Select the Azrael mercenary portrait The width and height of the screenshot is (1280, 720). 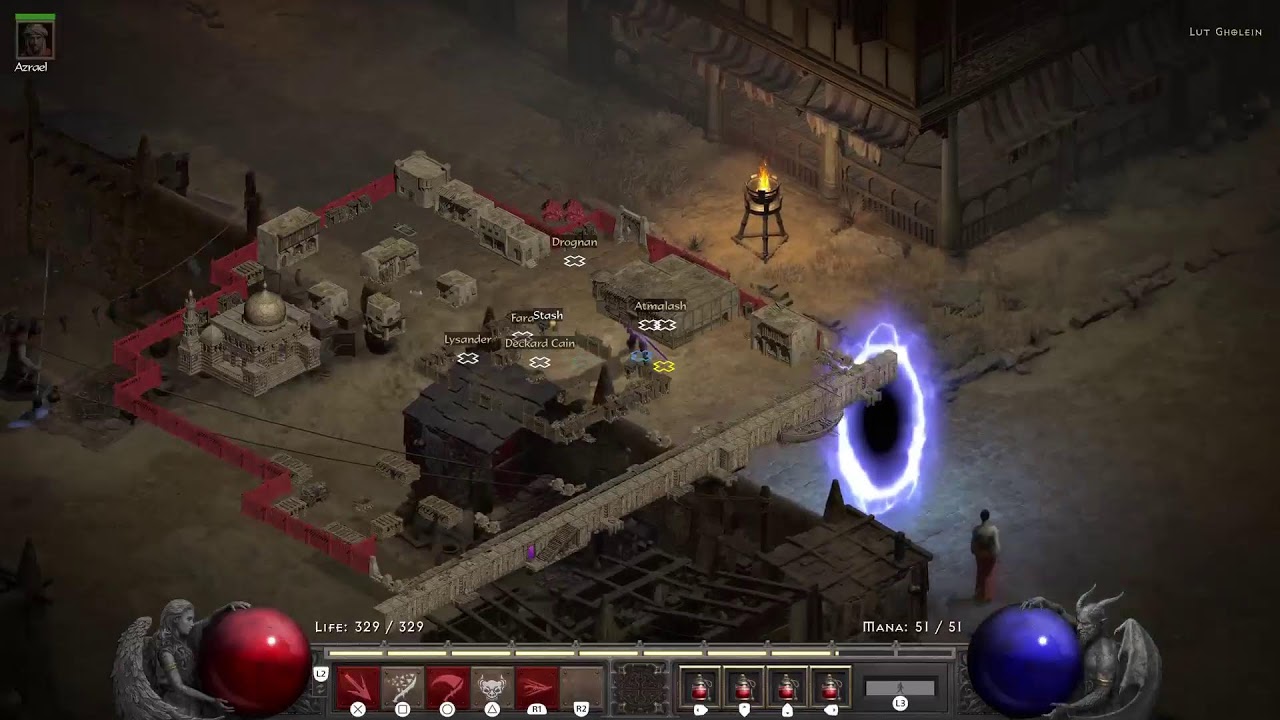pos(35,39)
